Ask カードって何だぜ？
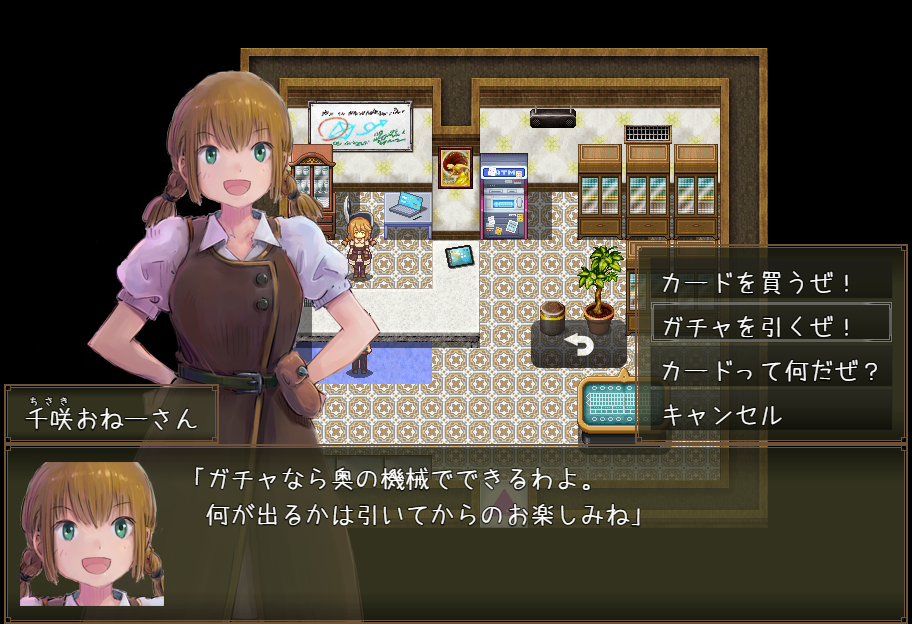 (x=771, y=371)
